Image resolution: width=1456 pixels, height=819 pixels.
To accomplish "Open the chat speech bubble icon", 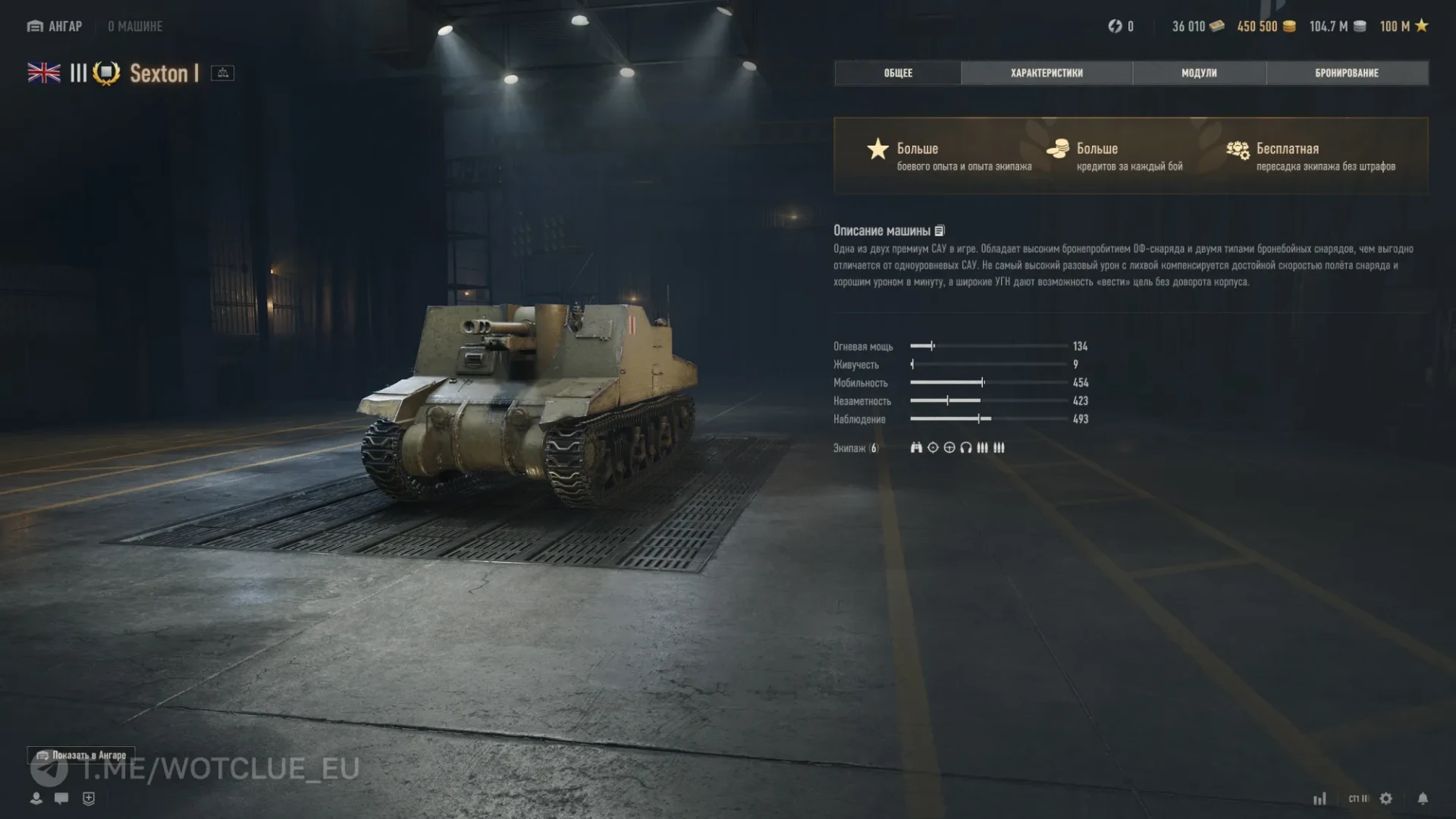I will 61,798.
